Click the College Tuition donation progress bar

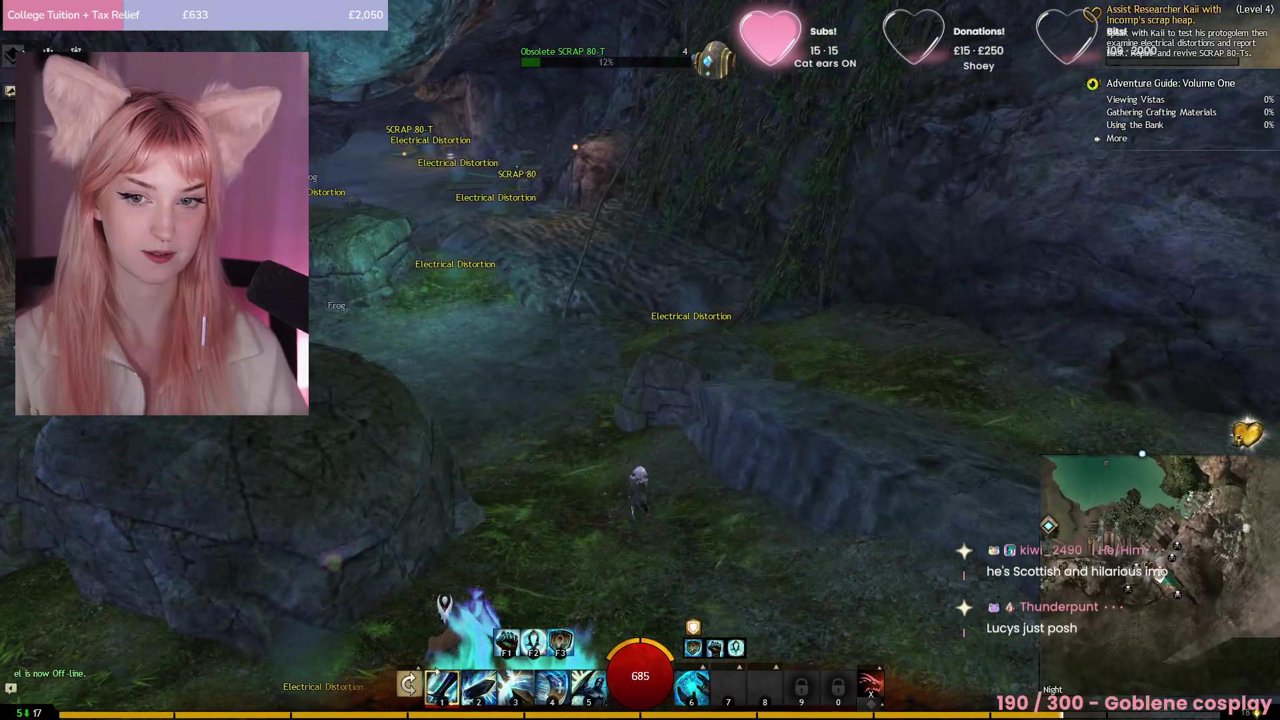pyautogui.click(x=195, y=14)
